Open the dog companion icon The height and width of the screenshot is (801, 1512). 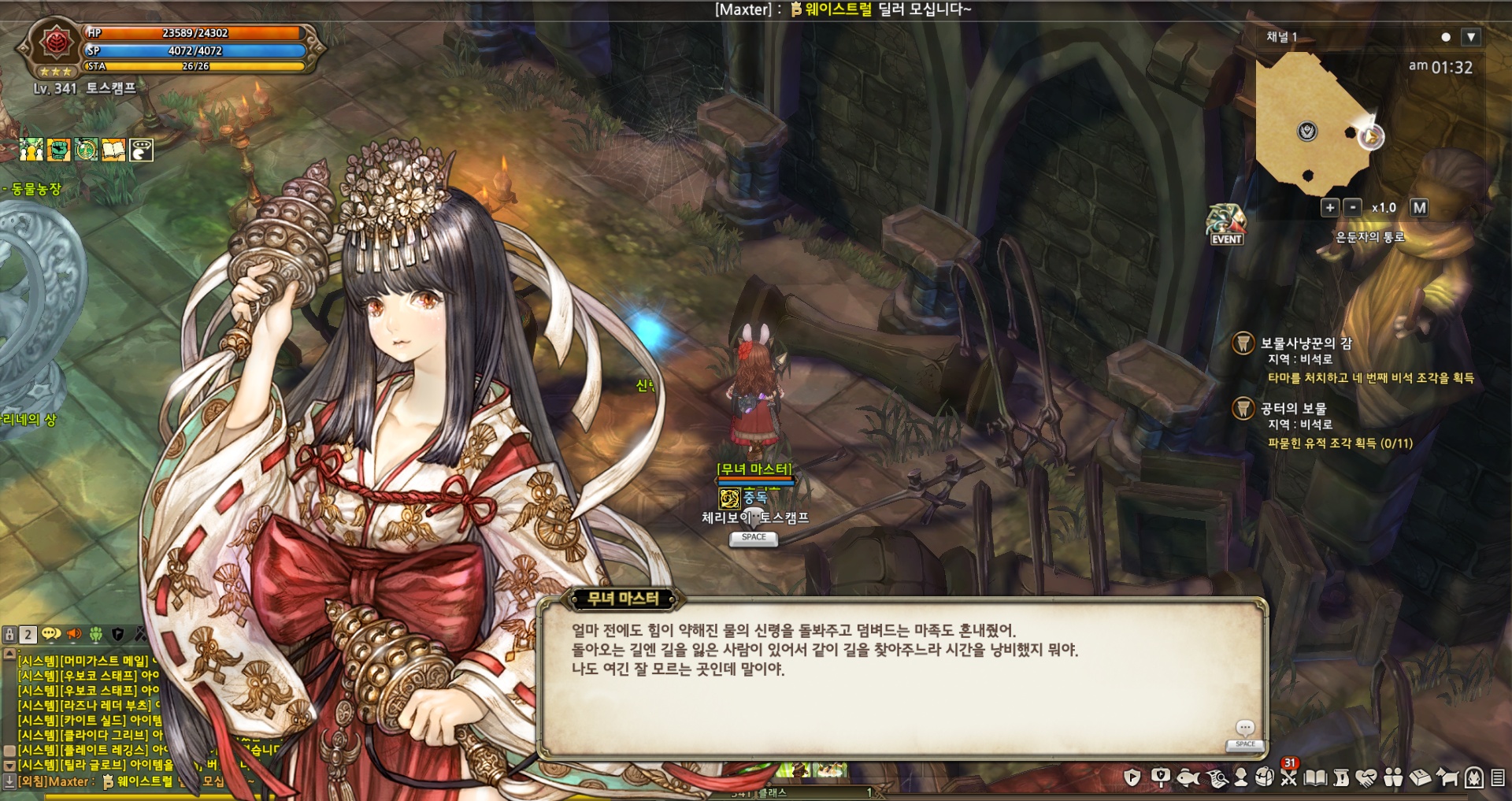point(1447,778)
